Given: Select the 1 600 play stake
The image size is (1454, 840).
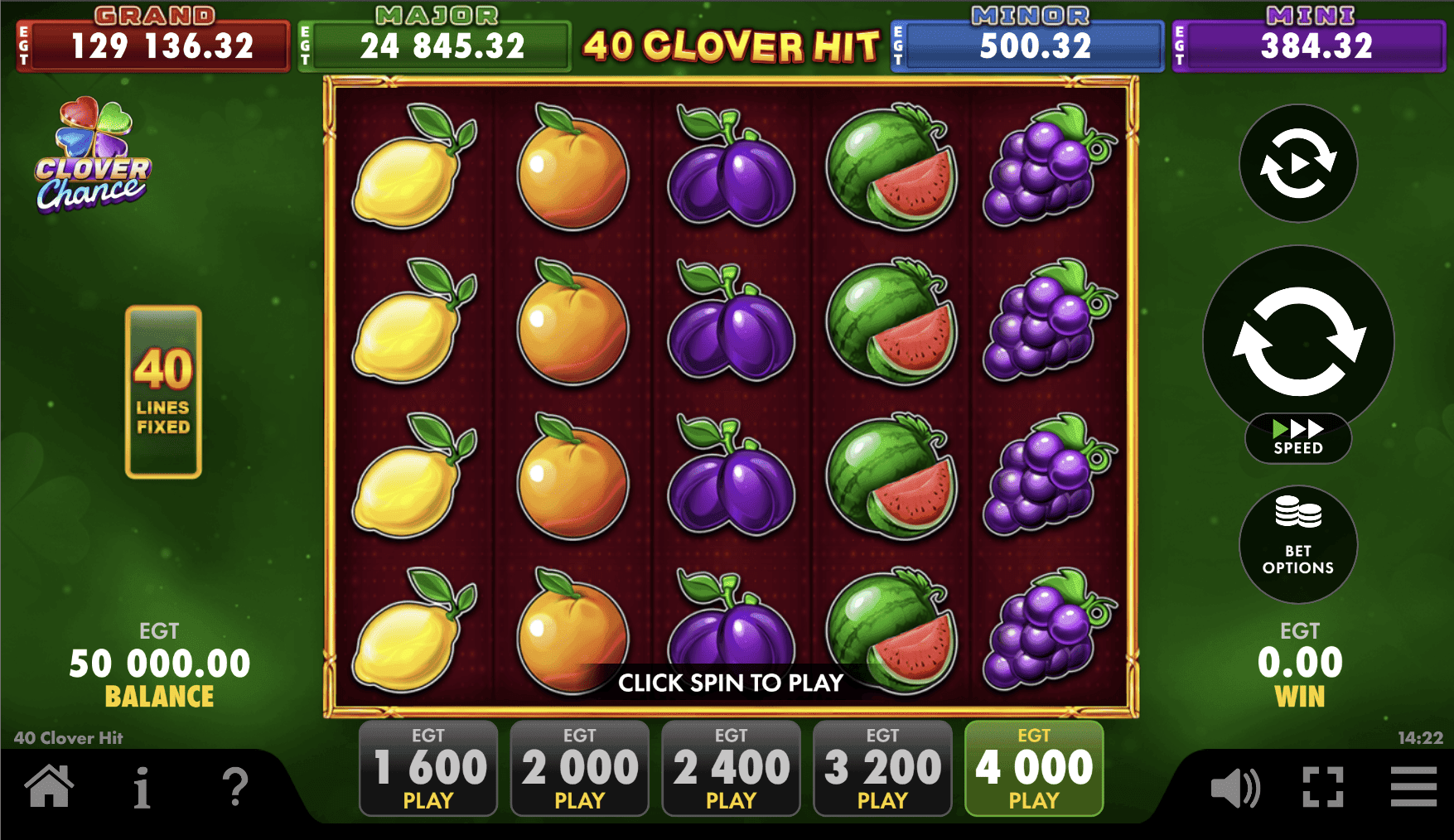Looking at the screenshot, I should pos(428,769).
